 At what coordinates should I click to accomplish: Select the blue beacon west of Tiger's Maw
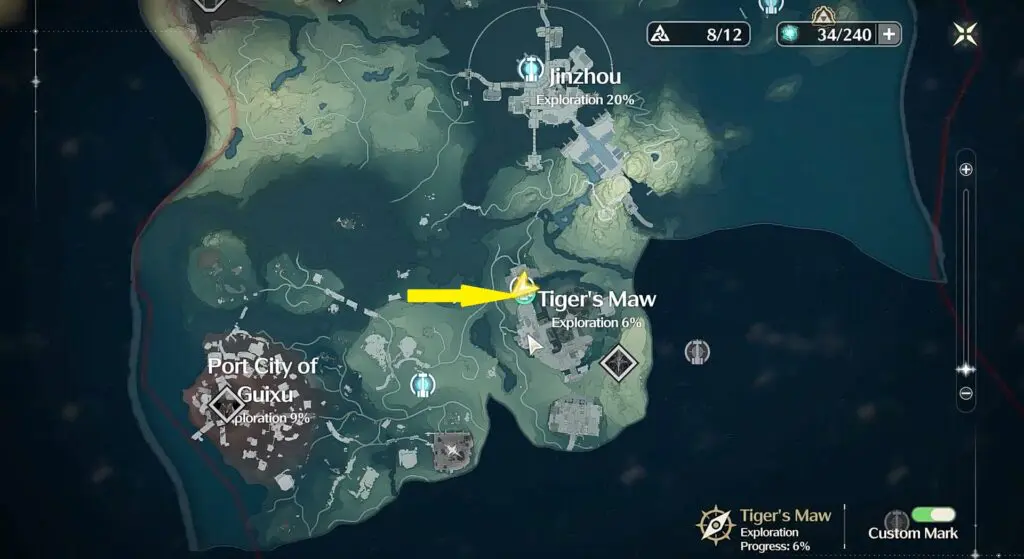pyautogui.click(x=423, y=383)
